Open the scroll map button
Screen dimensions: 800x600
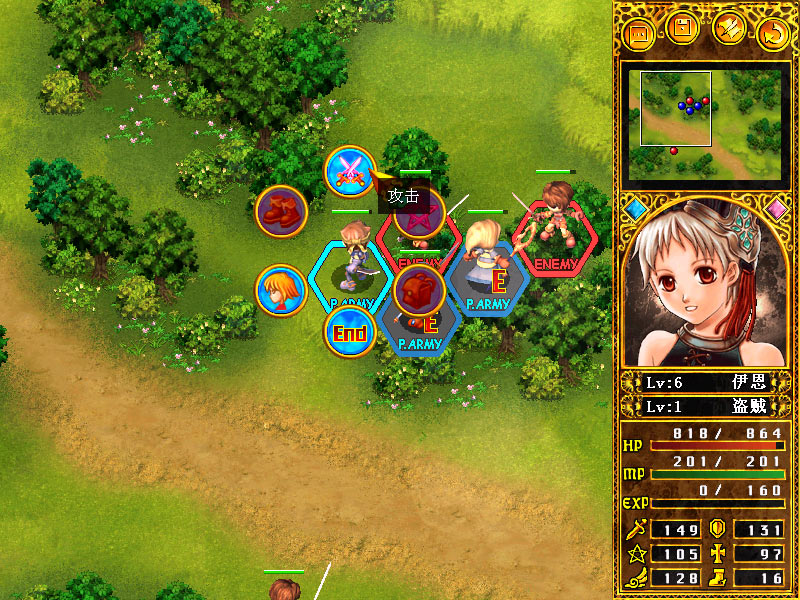point(729,28)
